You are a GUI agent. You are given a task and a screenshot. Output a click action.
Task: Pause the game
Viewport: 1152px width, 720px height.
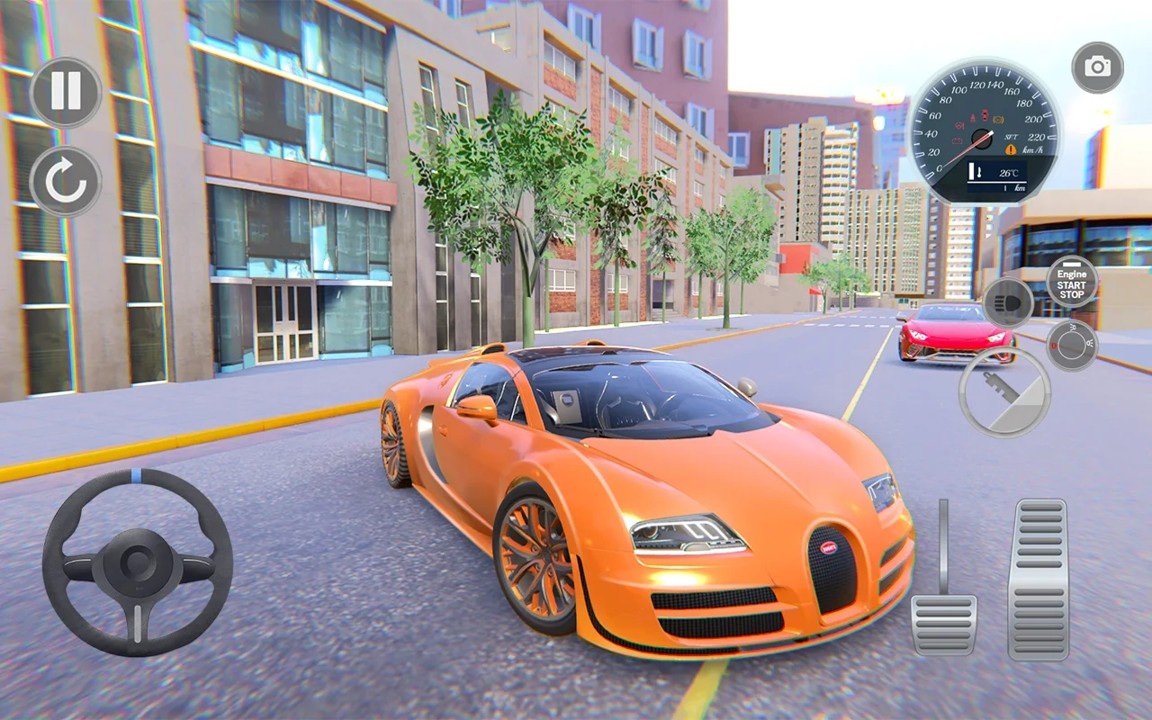(x=66, y=92)
